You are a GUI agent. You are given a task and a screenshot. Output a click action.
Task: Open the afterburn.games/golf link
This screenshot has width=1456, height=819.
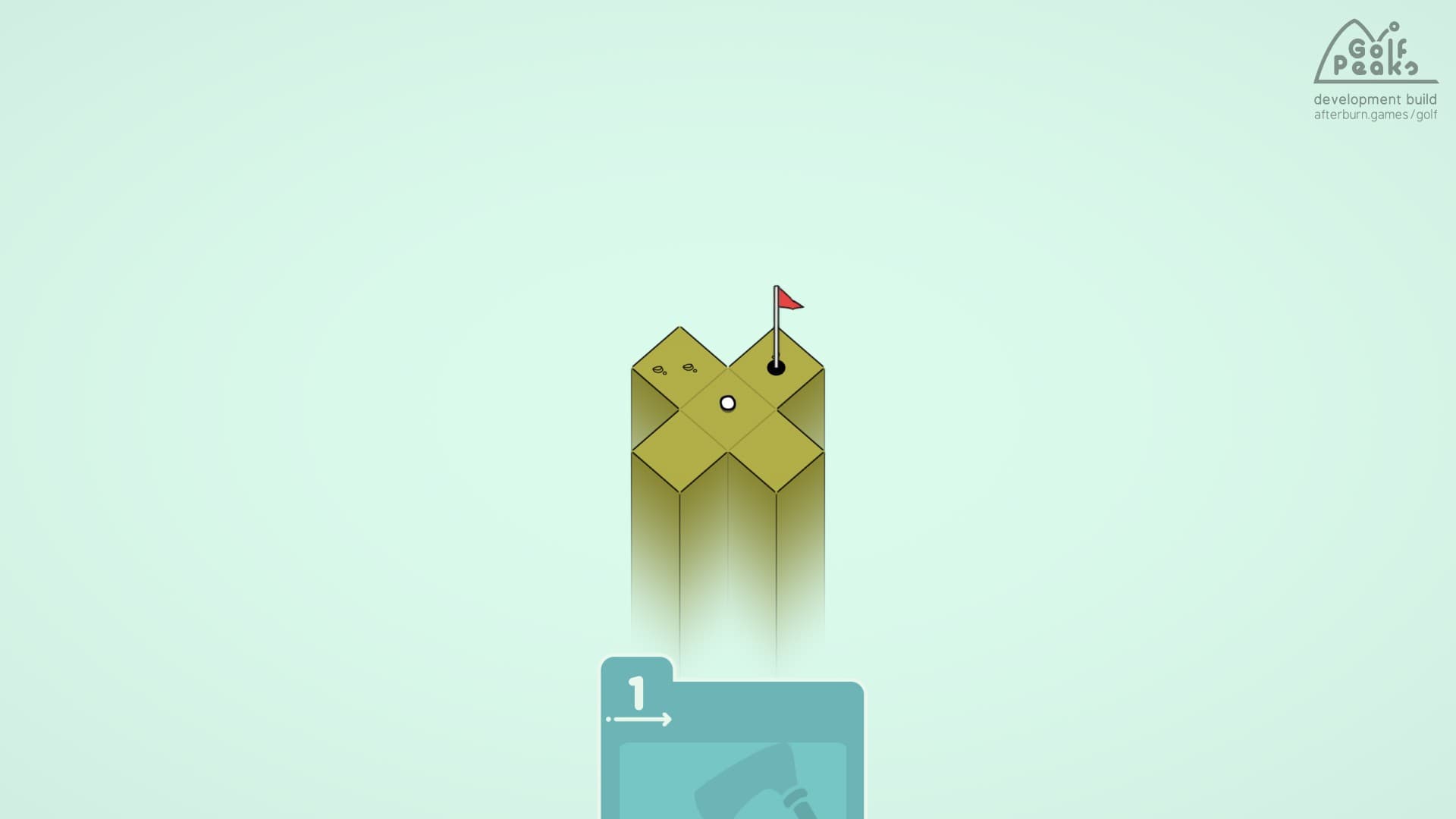click(1376, 115)
